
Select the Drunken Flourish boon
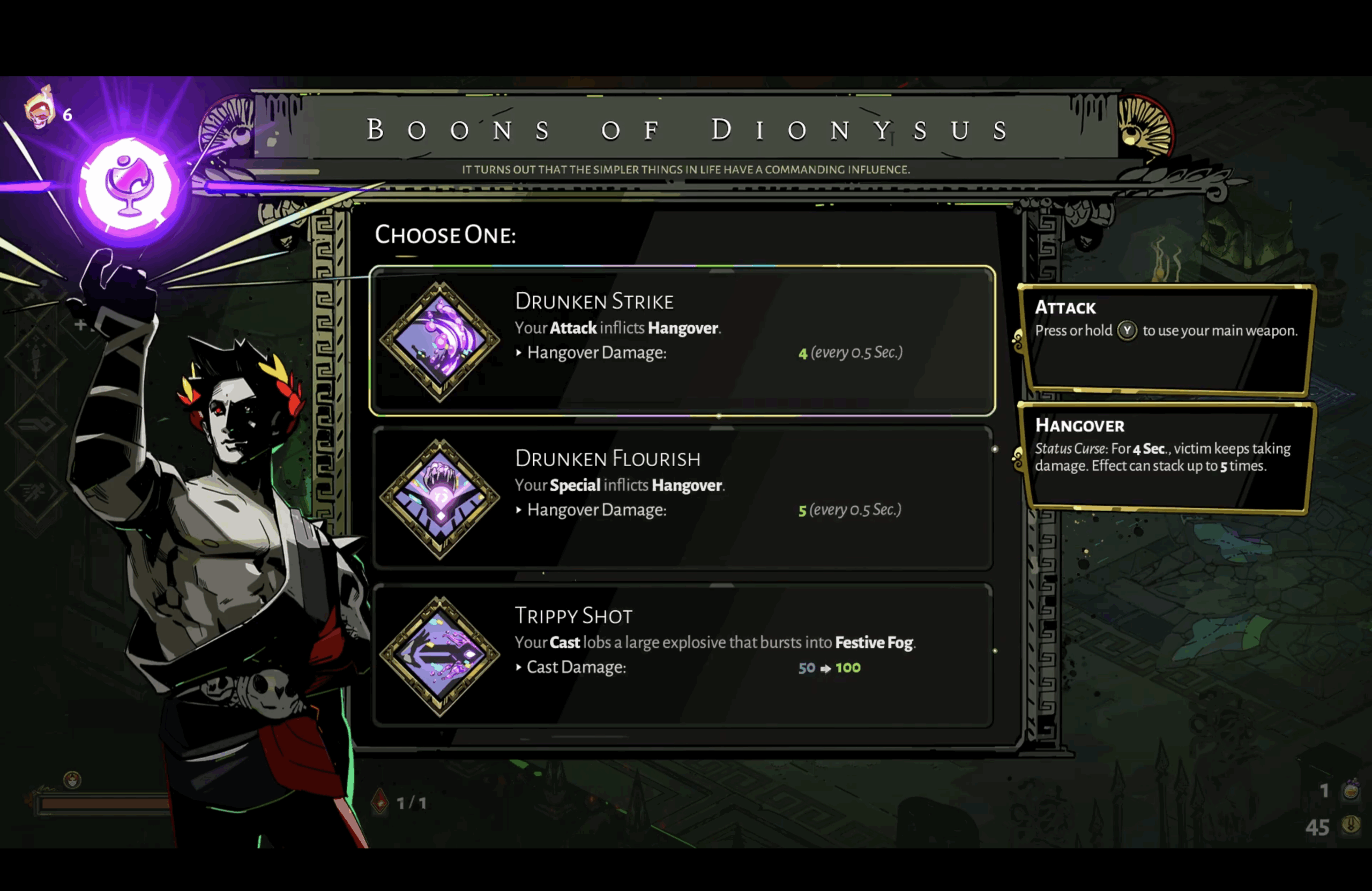click(682, 498)
